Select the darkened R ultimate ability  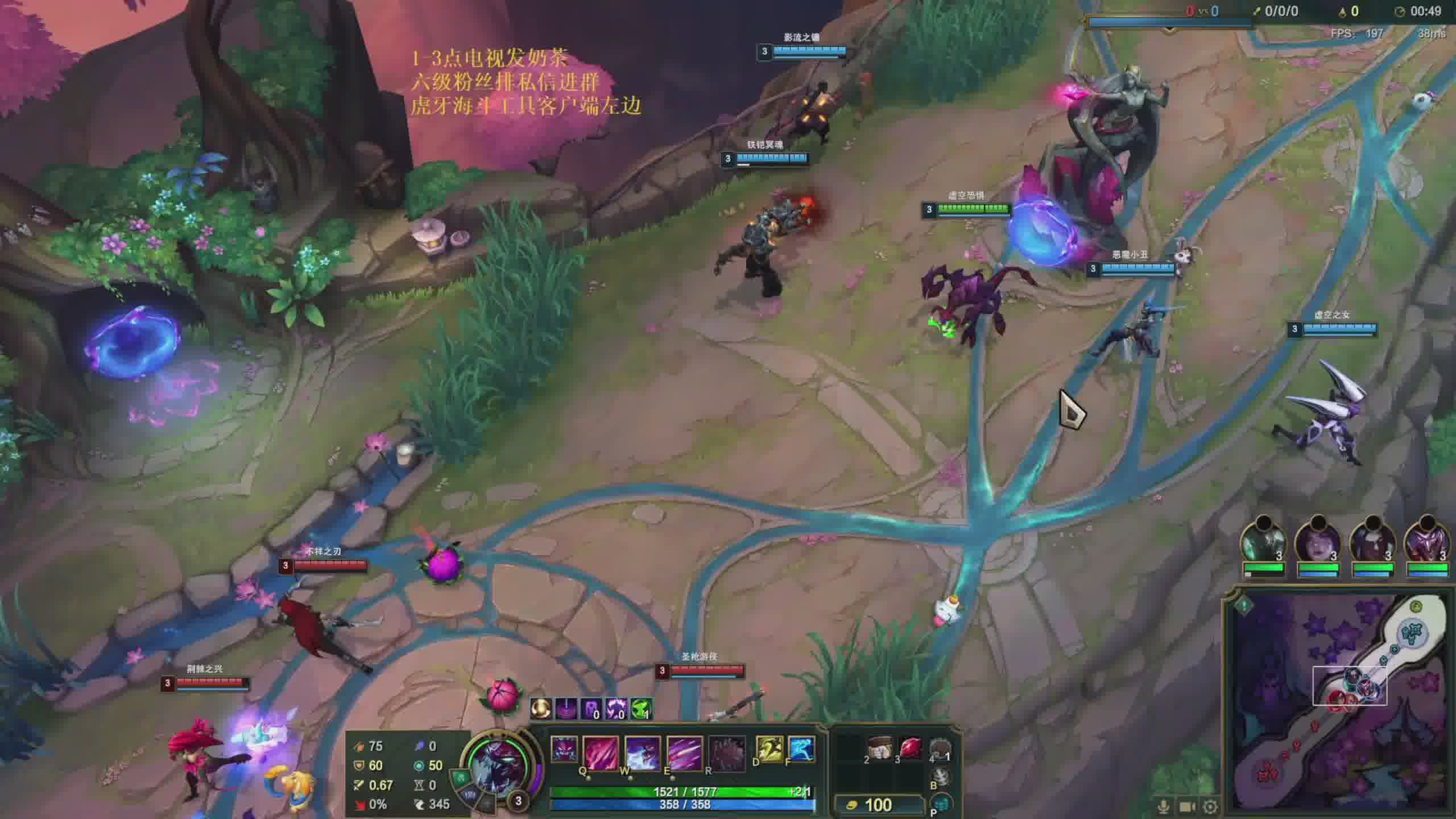726,752
